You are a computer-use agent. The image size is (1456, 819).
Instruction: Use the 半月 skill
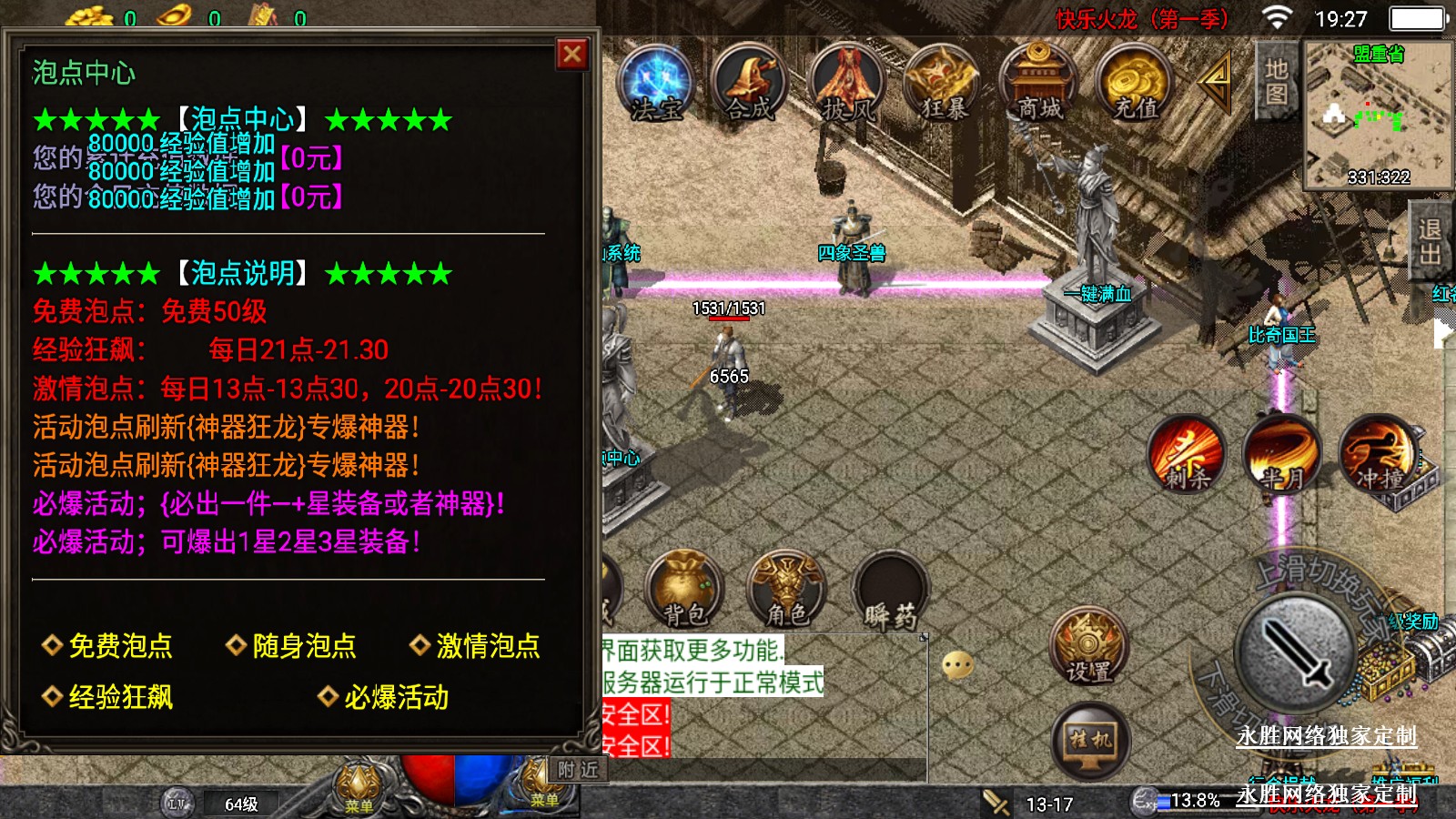coord(1282,454)
